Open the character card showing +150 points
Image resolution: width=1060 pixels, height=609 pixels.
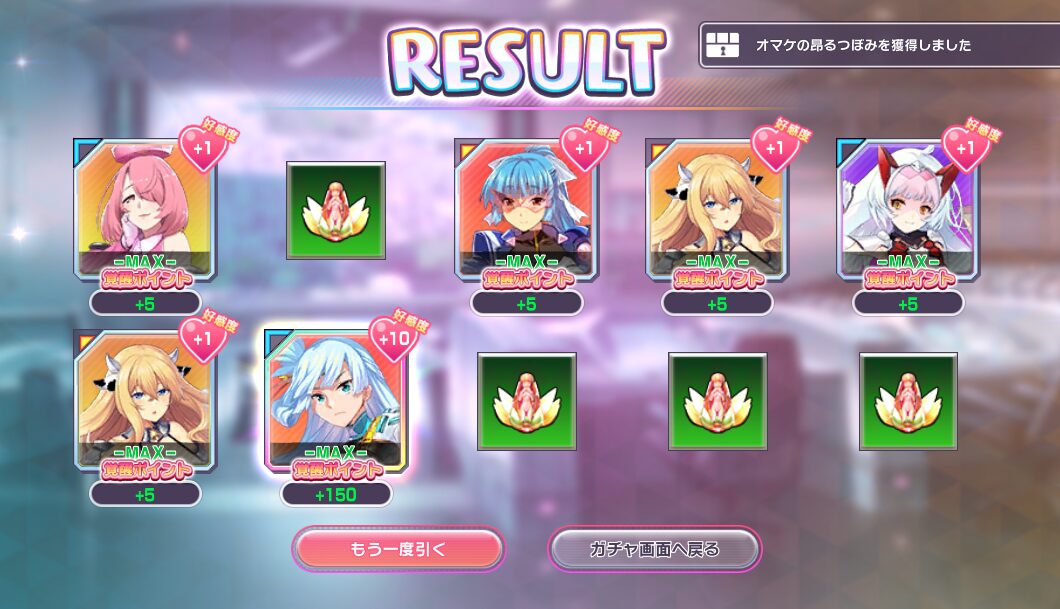[x=336, y=400]
